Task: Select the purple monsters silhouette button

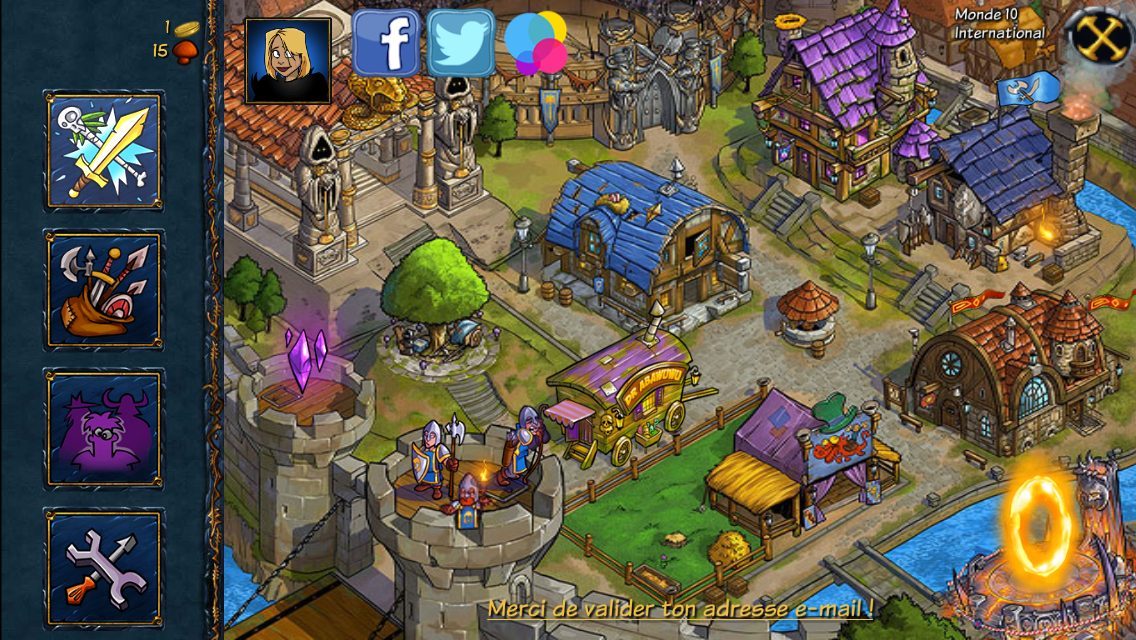Action: [x=104, y=428]
